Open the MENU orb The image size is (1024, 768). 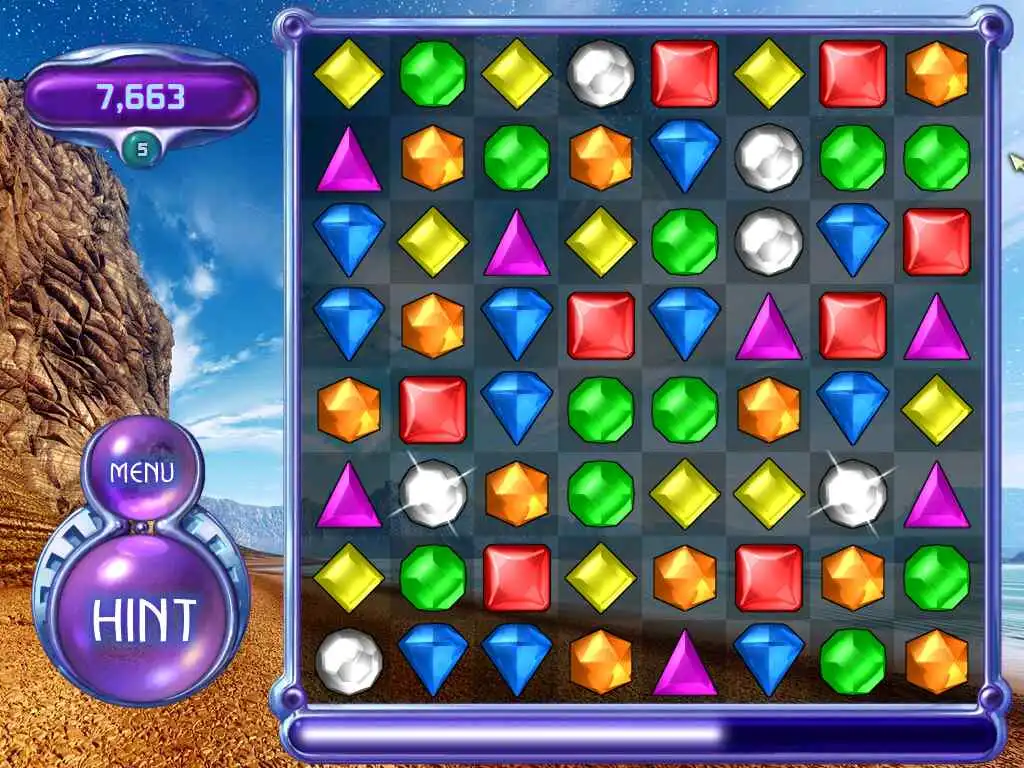[x=142, y=471]
